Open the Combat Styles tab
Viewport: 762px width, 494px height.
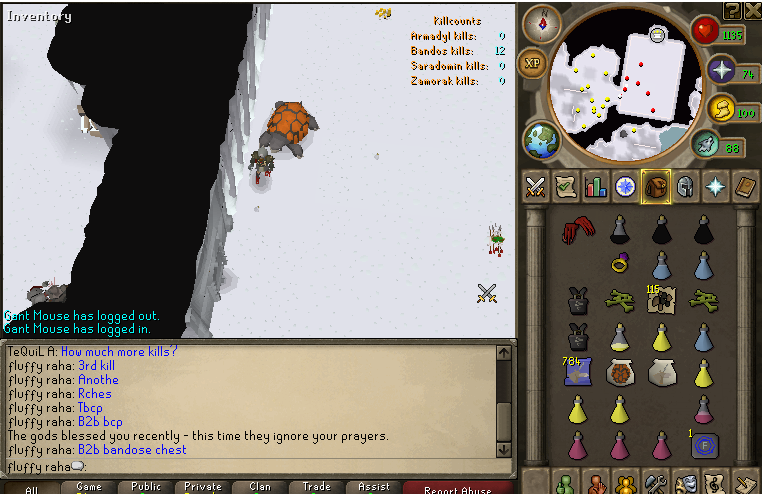coord(535,186)
